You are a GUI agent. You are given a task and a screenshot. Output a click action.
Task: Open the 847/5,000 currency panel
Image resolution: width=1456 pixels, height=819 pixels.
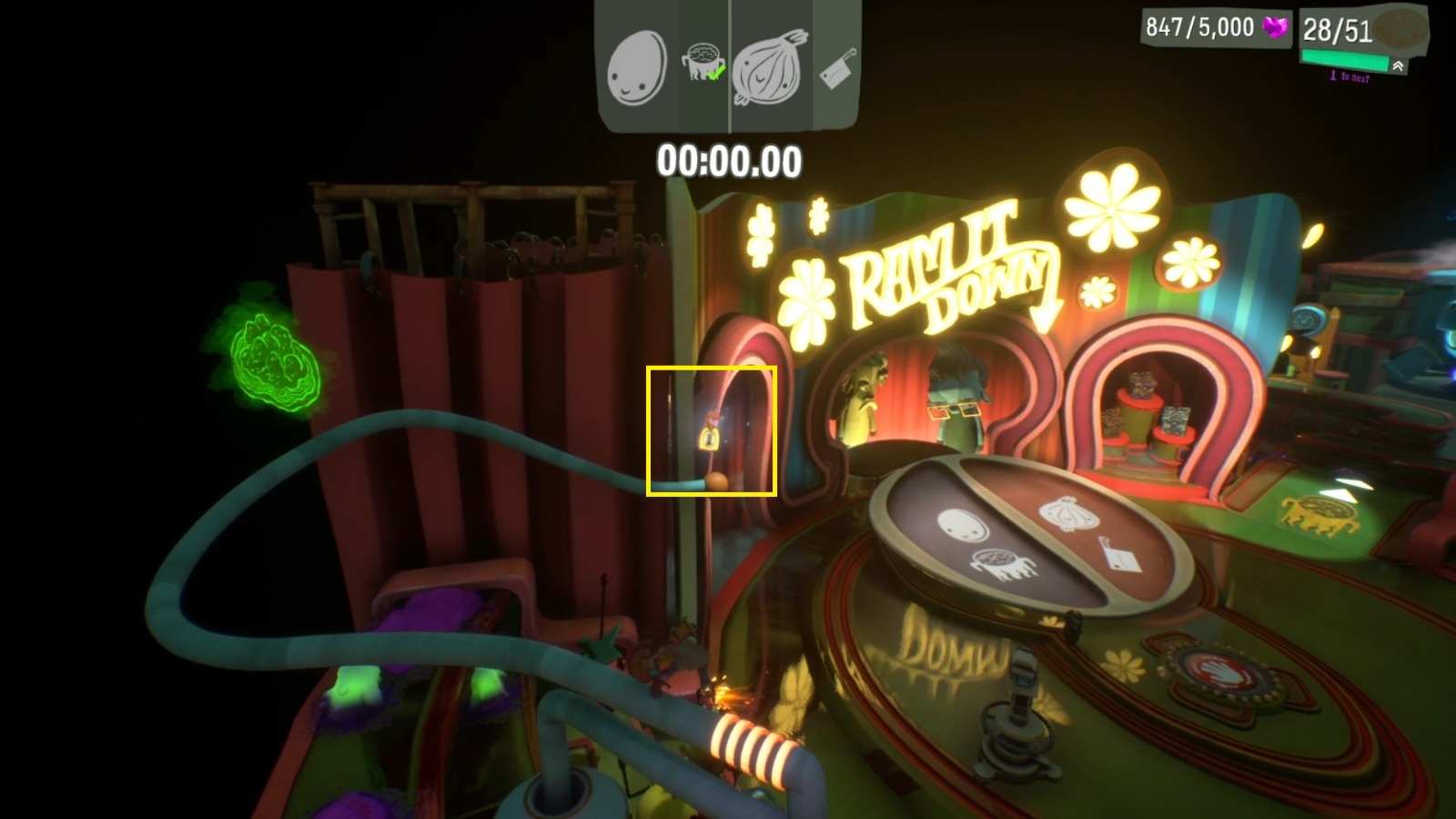[1202, 25]
